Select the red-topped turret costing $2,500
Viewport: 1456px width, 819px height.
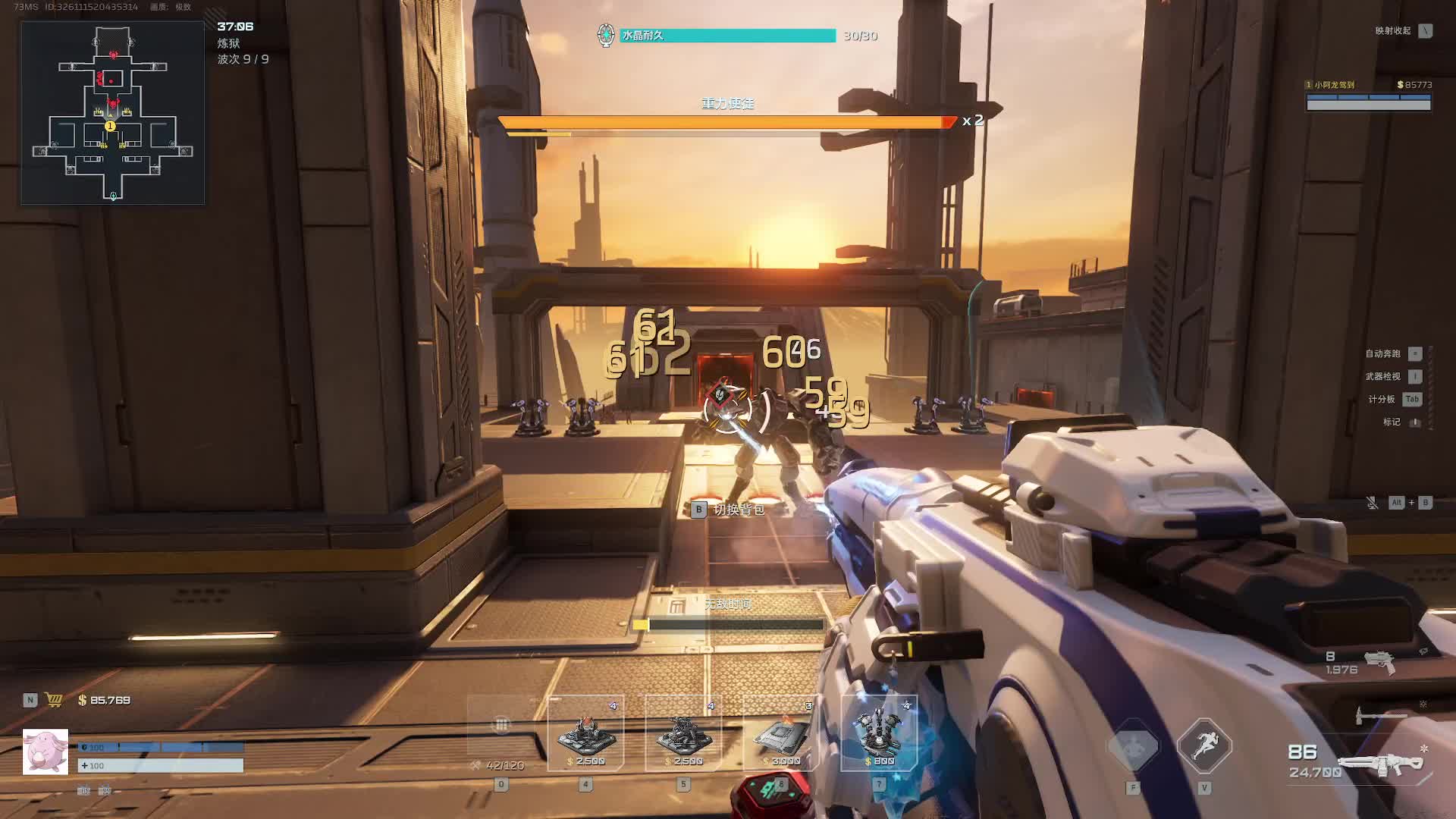[585, 733]
